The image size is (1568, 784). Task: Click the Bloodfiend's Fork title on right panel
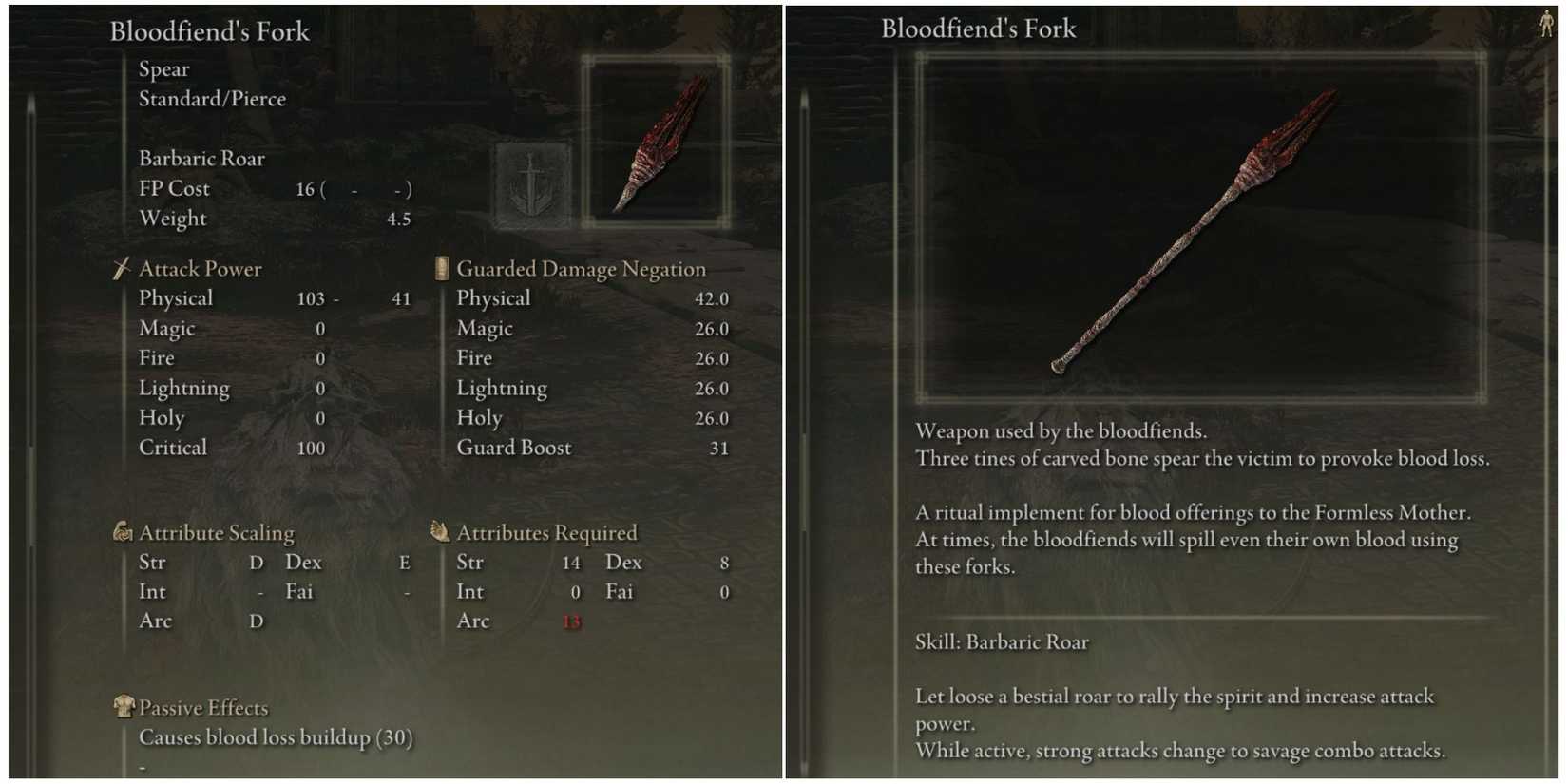978,29
